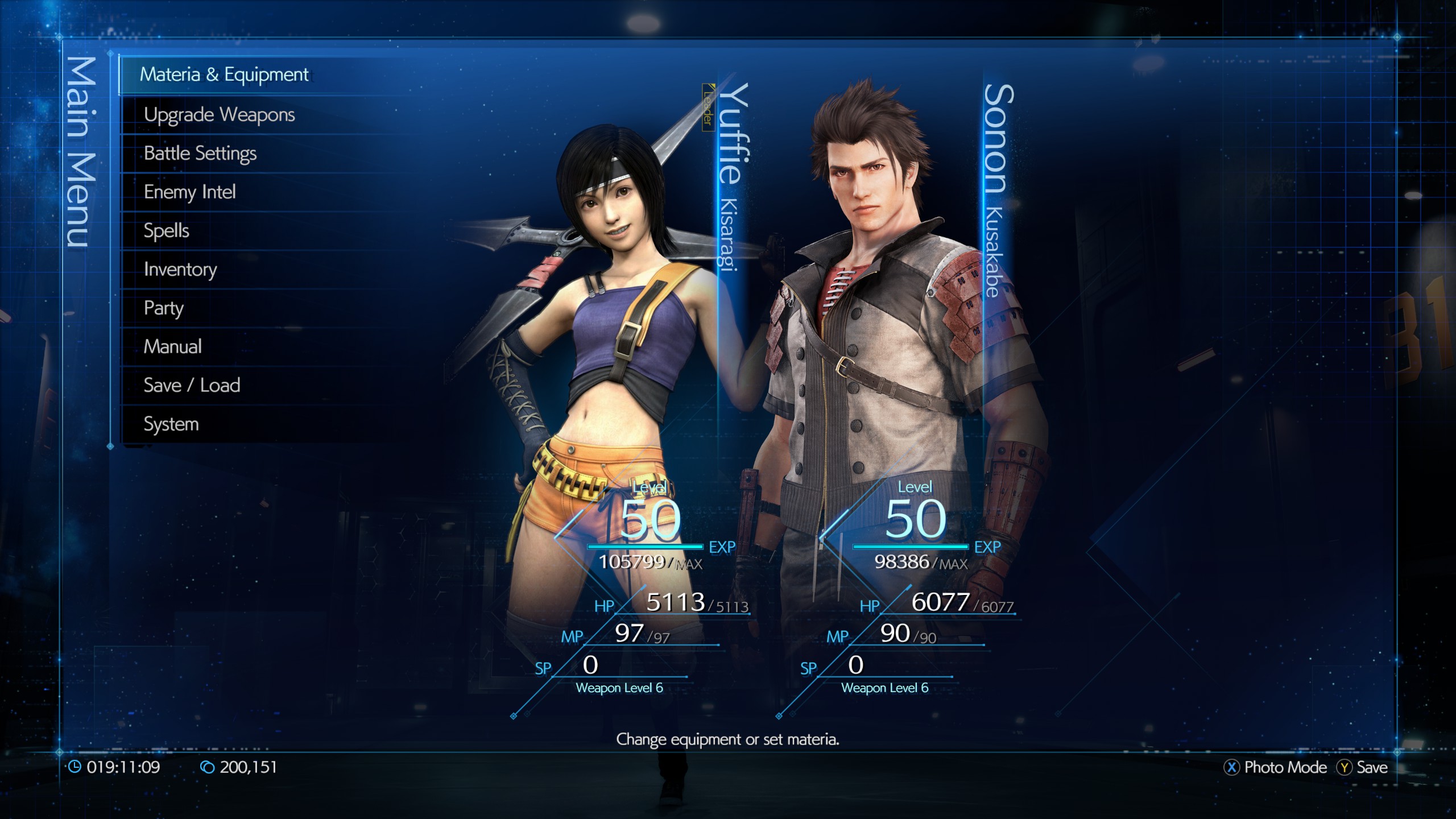This screenshot has width=1456, height=819.
Task: Open Battle Settings
Action: [x=200, y=153]
